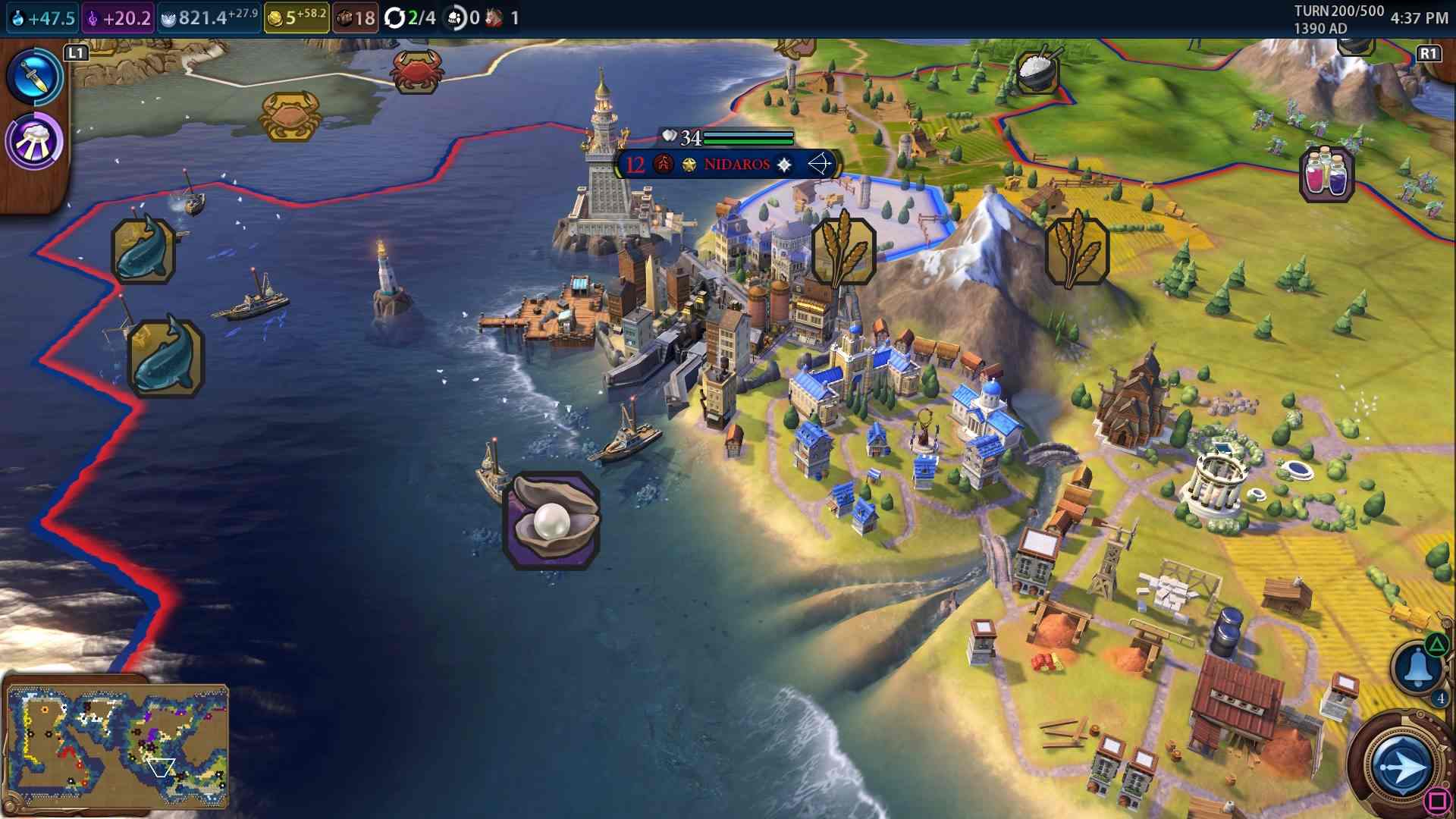This screenshot has width=1456, height=819.
Task: Open the current civic icon with light rays
Action: [34, 142]
